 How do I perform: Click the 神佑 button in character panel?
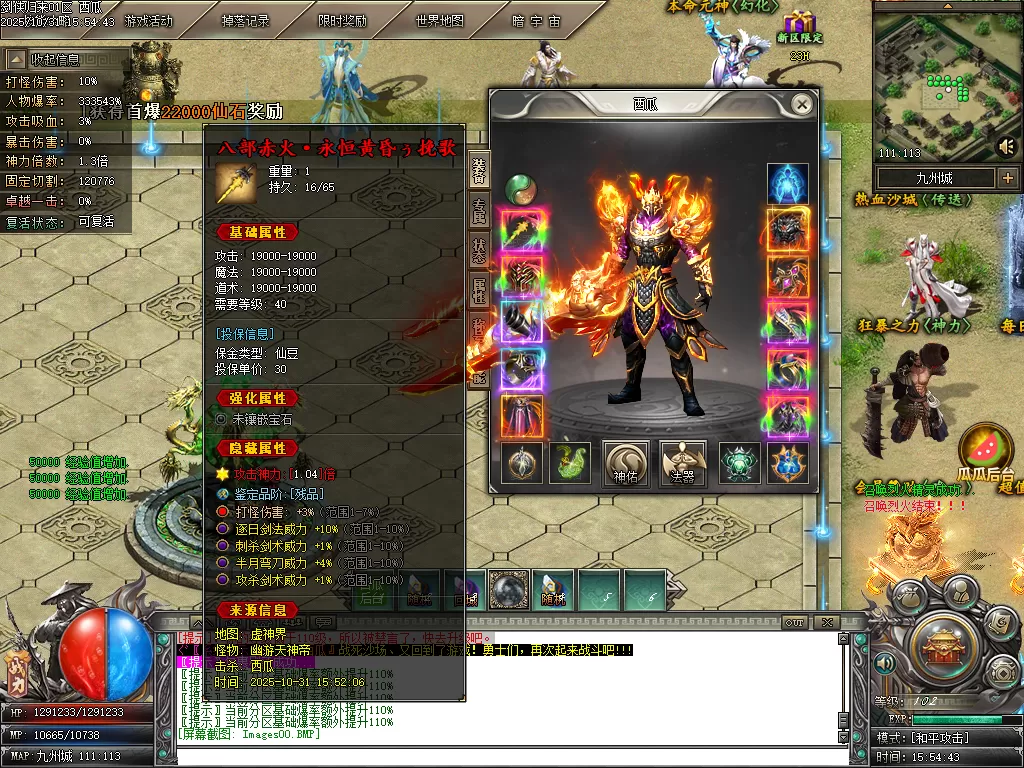pos(627,464)
